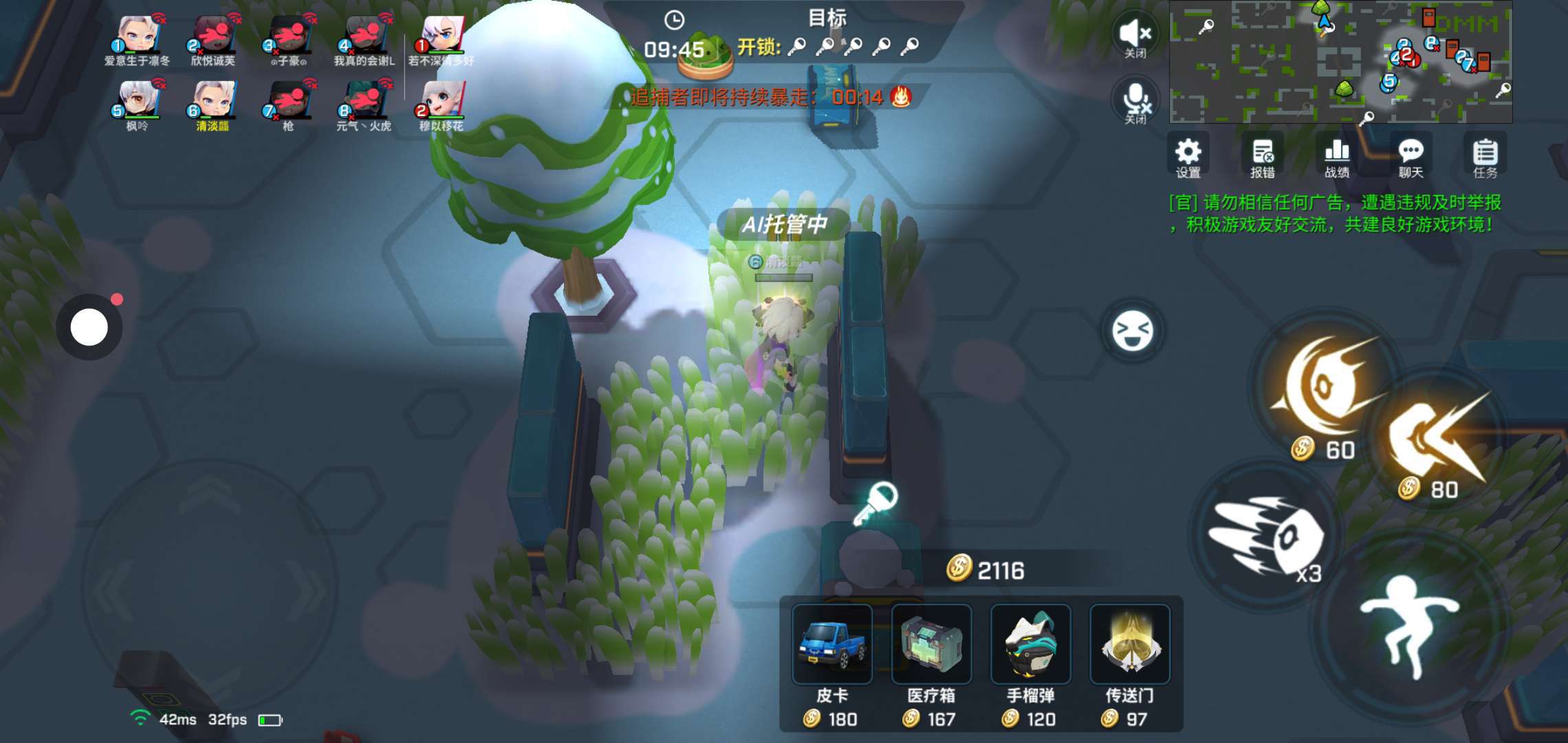Buy the 传送门 portal item
Viewport: 1568px width, 743px height.
click(1130, 645)
